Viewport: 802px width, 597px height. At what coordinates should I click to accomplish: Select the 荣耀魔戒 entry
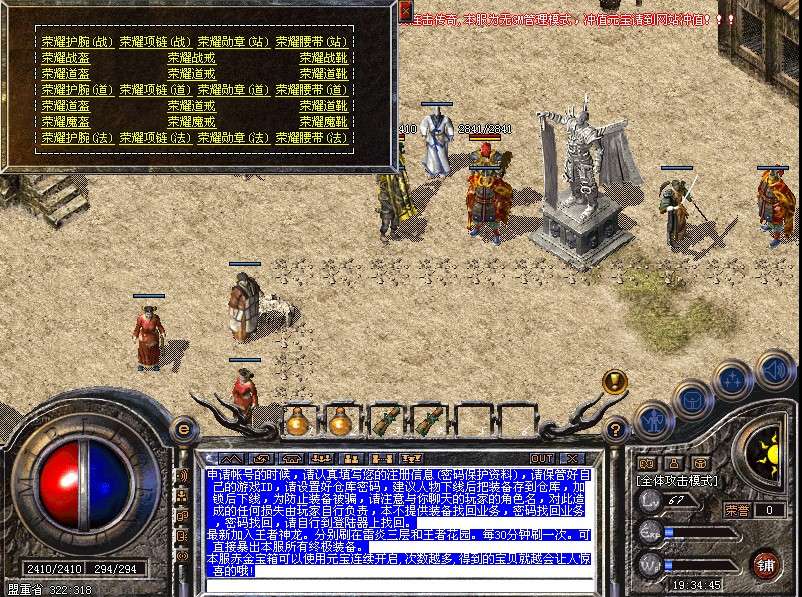(192, 122)
